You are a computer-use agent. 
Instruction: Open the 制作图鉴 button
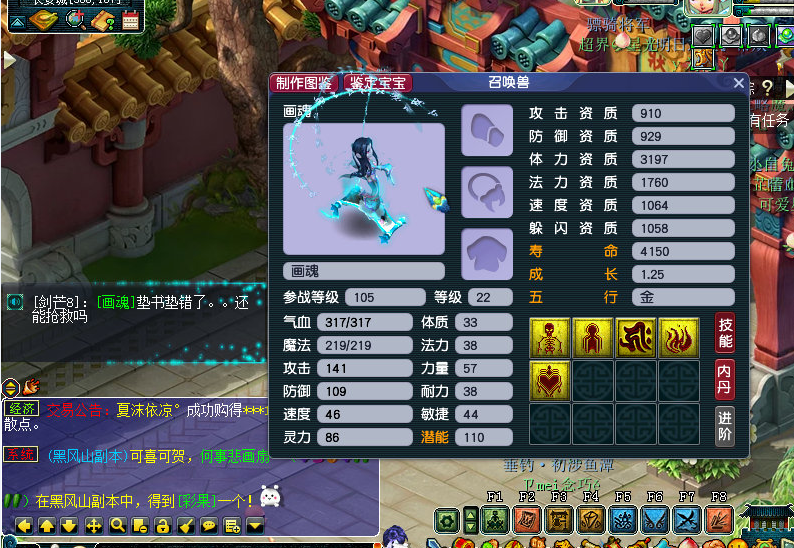pyautogui.click(x=304, y=83)
